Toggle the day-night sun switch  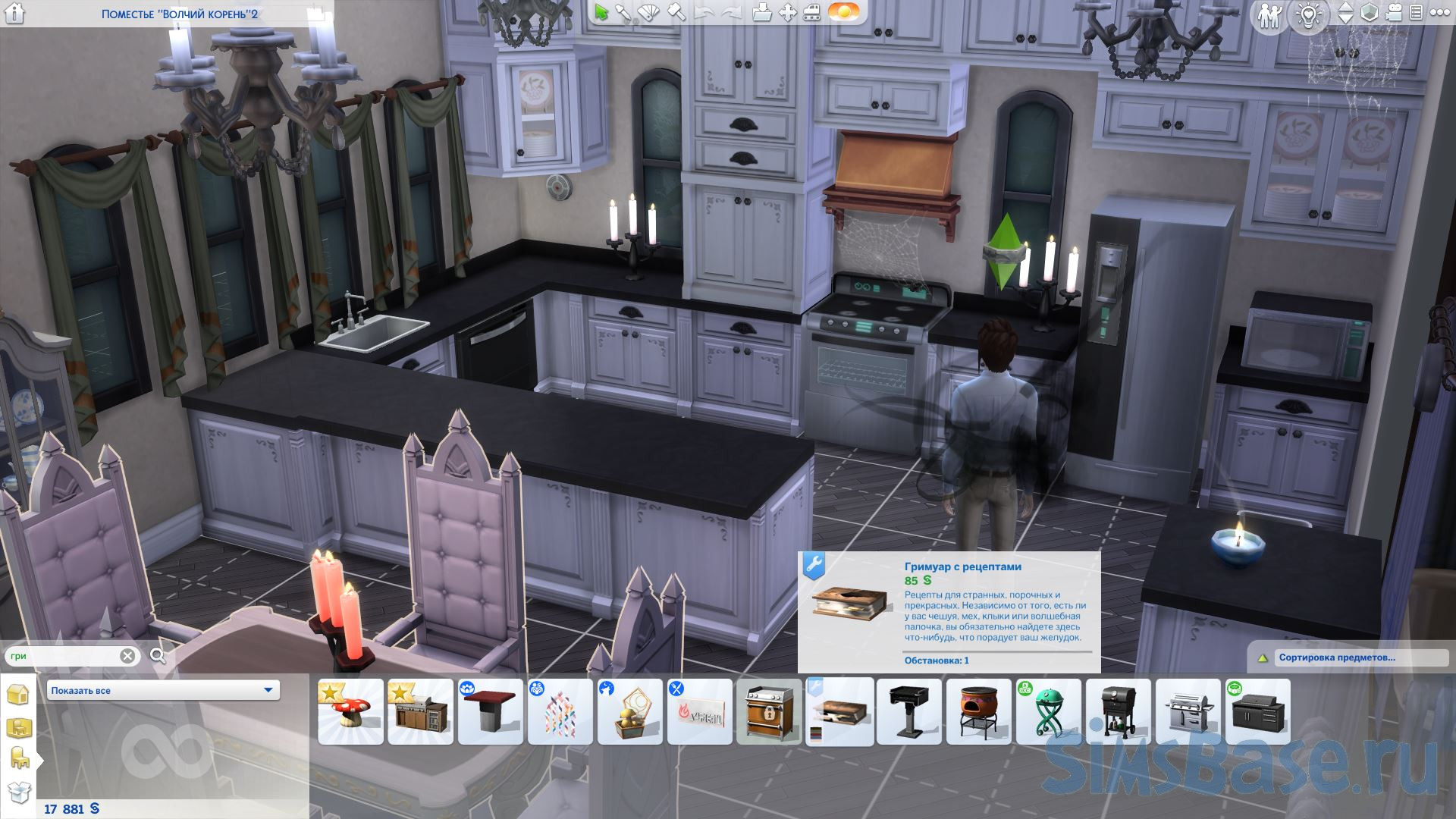pyautogui.click(x=843, y=13)
